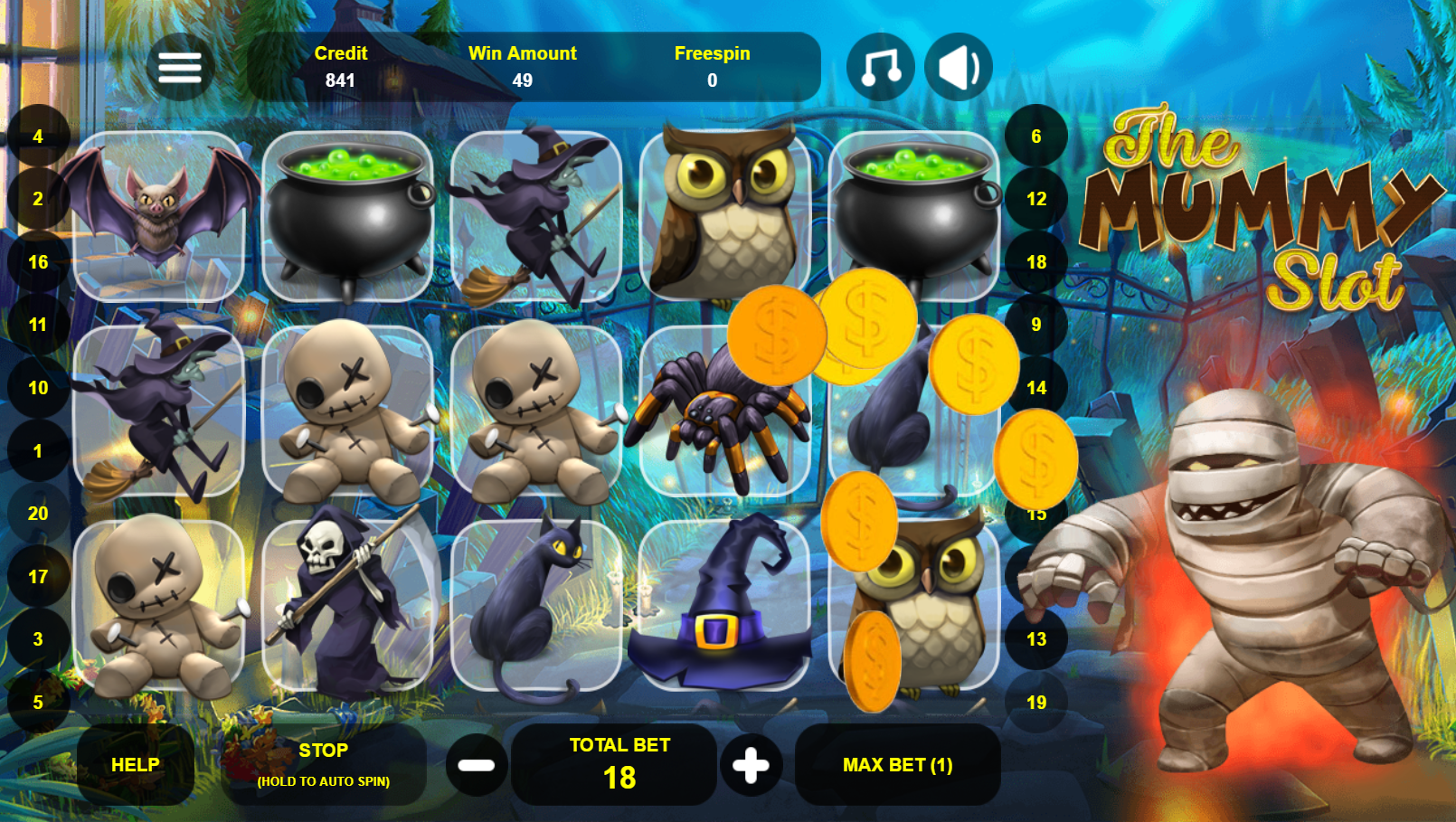Click payline number 6 marker

click(x=1036, y=137)
